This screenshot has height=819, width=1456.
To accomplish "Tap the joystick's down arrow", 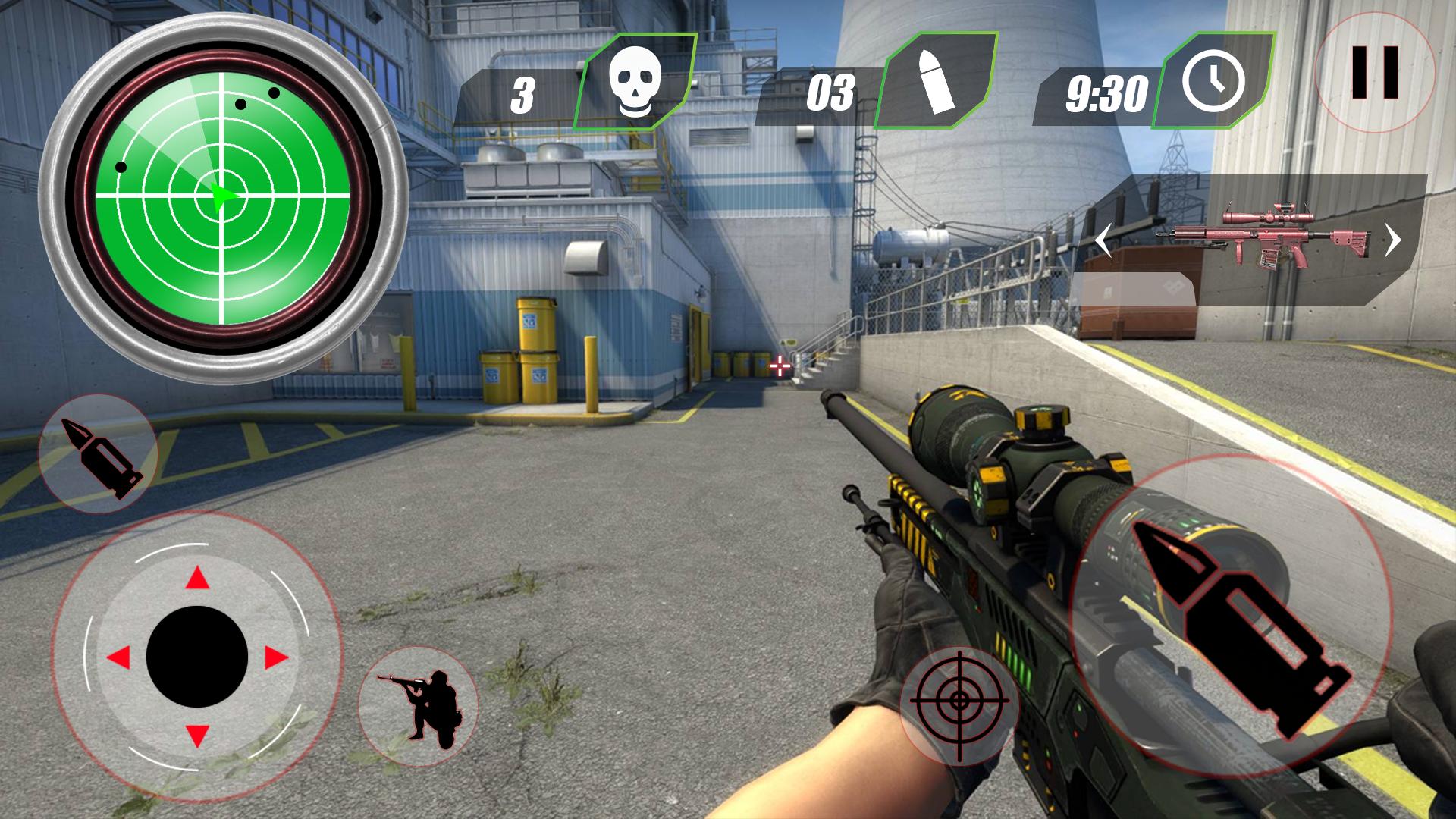I will point(197,736).
